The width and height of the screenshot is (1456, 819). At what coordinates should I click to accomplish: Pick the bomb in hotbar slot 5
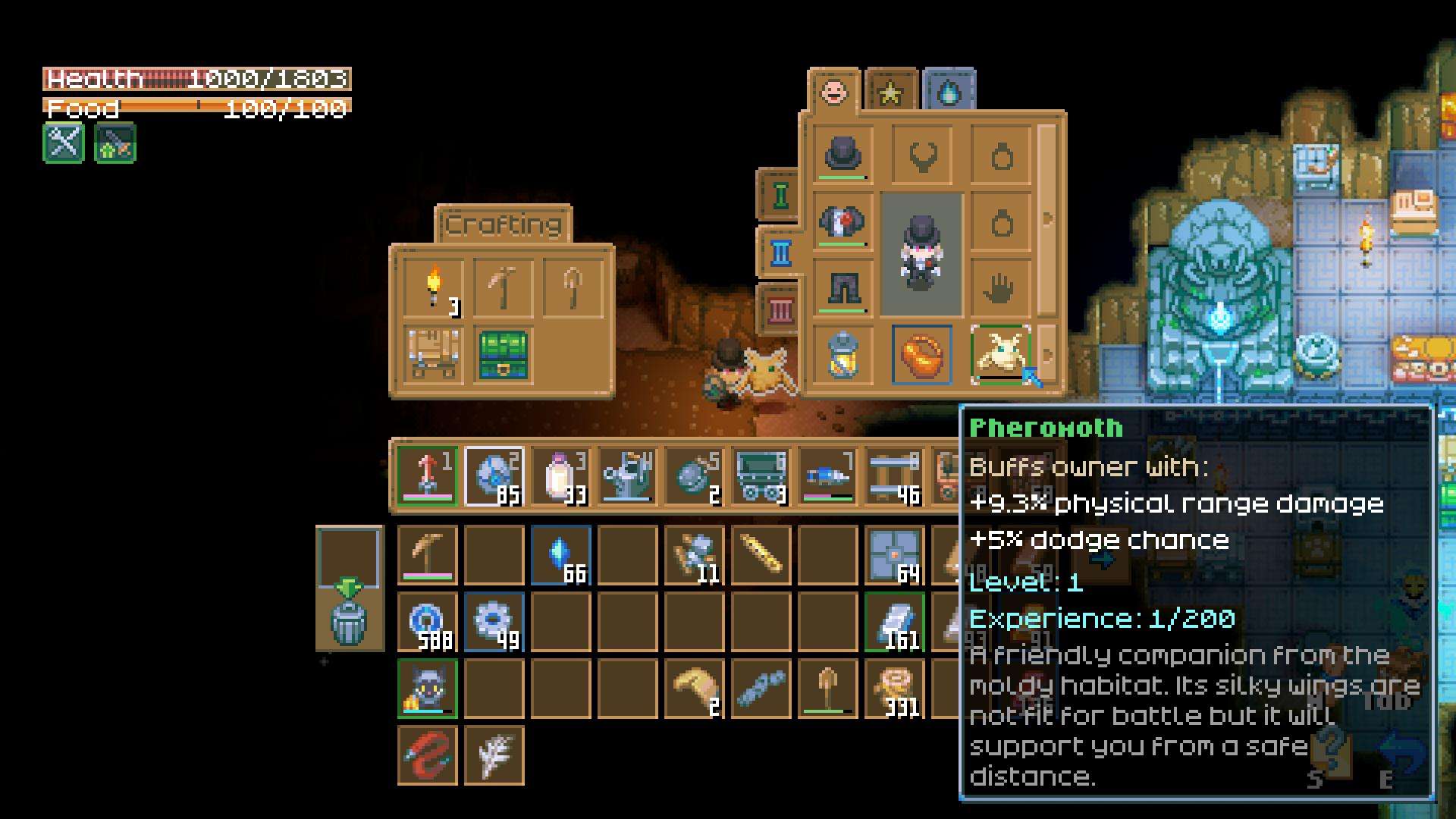[x=694, y=476]
